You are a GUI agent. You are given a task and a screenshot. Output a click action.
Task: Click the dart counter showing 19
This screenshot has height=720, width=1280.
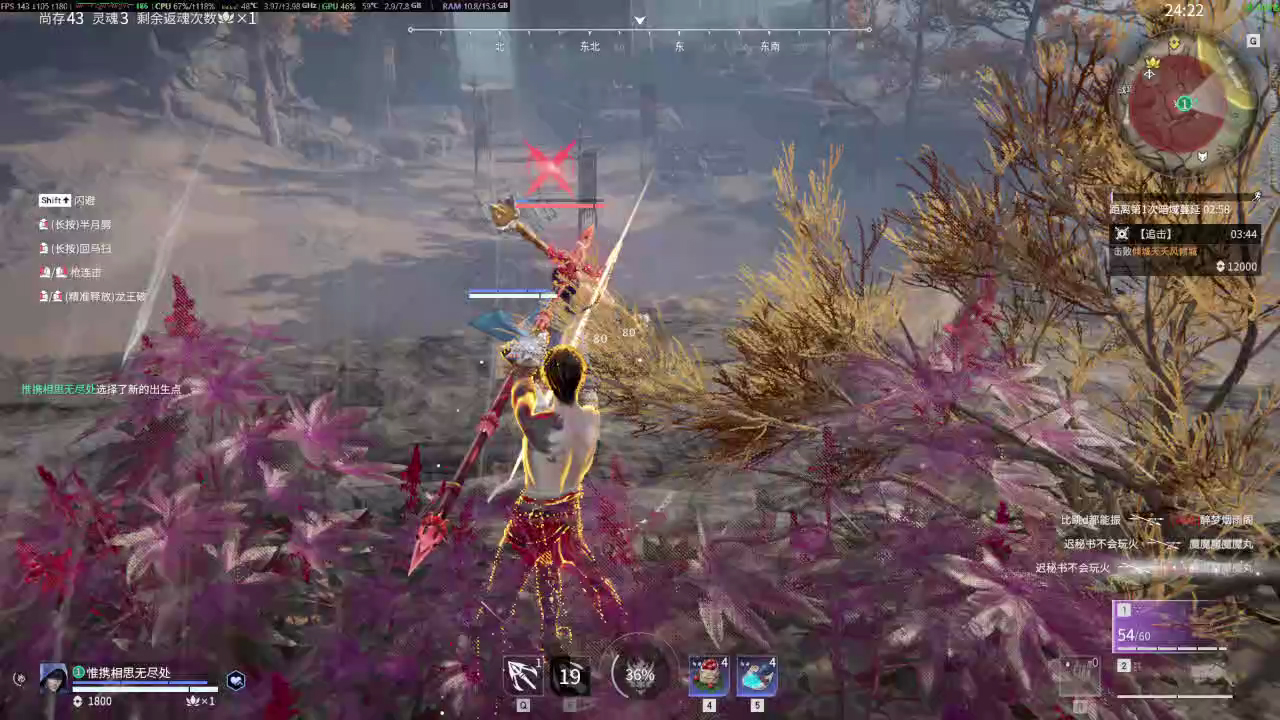(x=569, y=676)
